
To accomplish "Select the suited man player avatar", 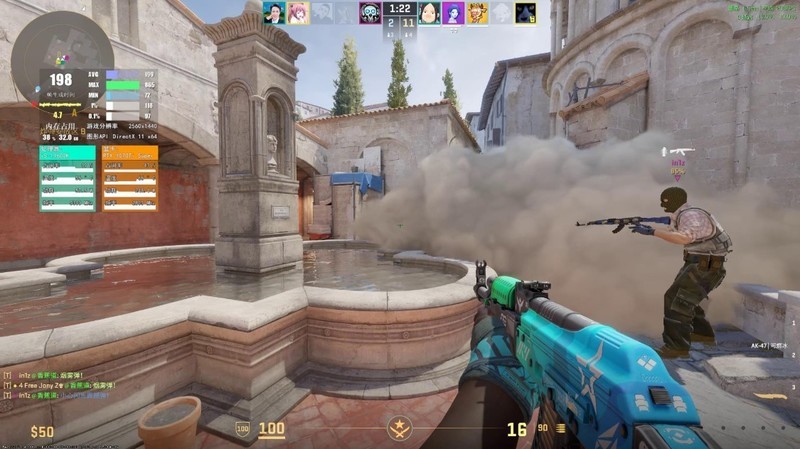I will (x=274, y=13).
